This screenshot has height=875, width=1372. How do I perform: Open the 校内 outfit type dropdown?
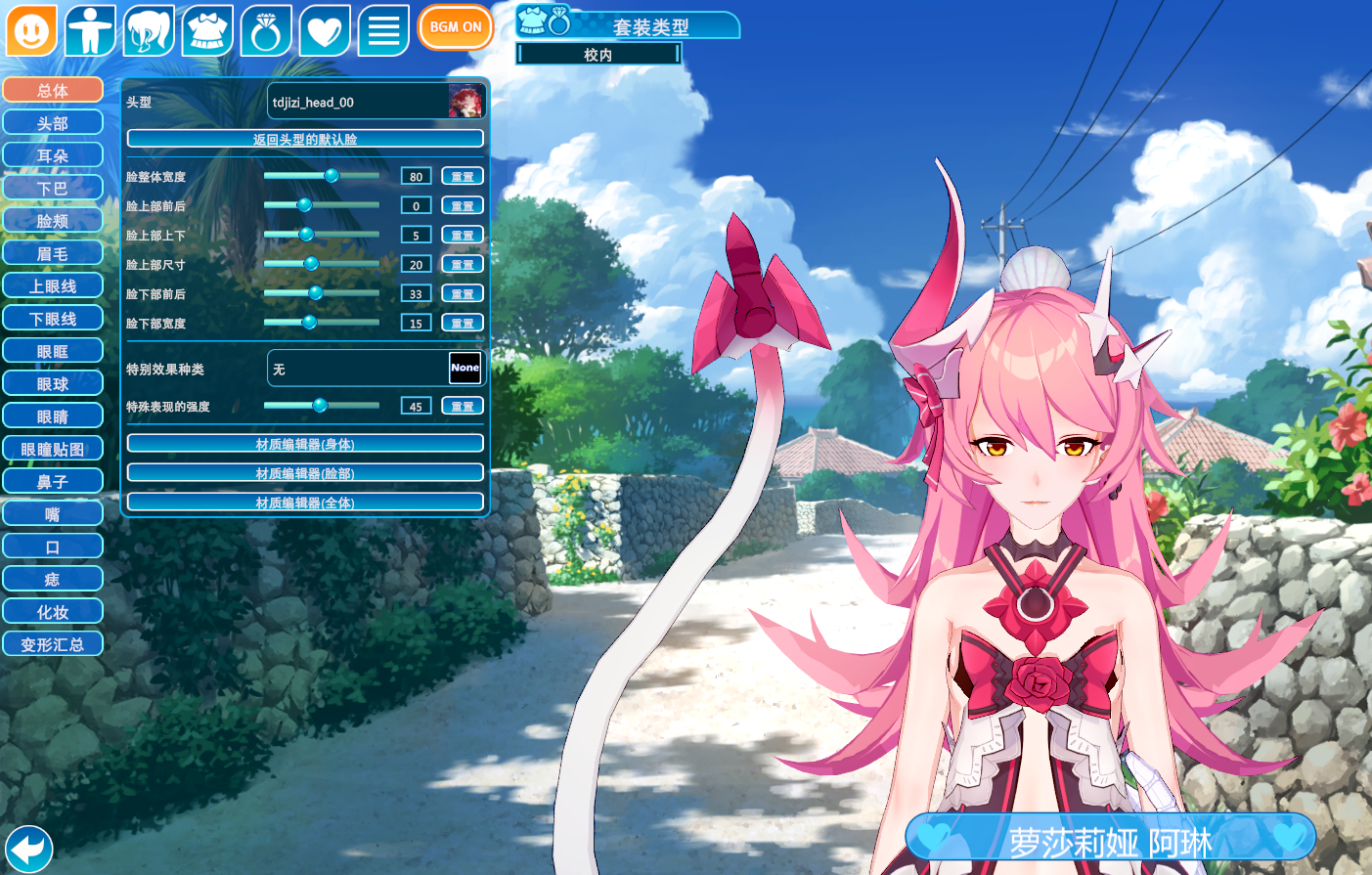[598, 55]
